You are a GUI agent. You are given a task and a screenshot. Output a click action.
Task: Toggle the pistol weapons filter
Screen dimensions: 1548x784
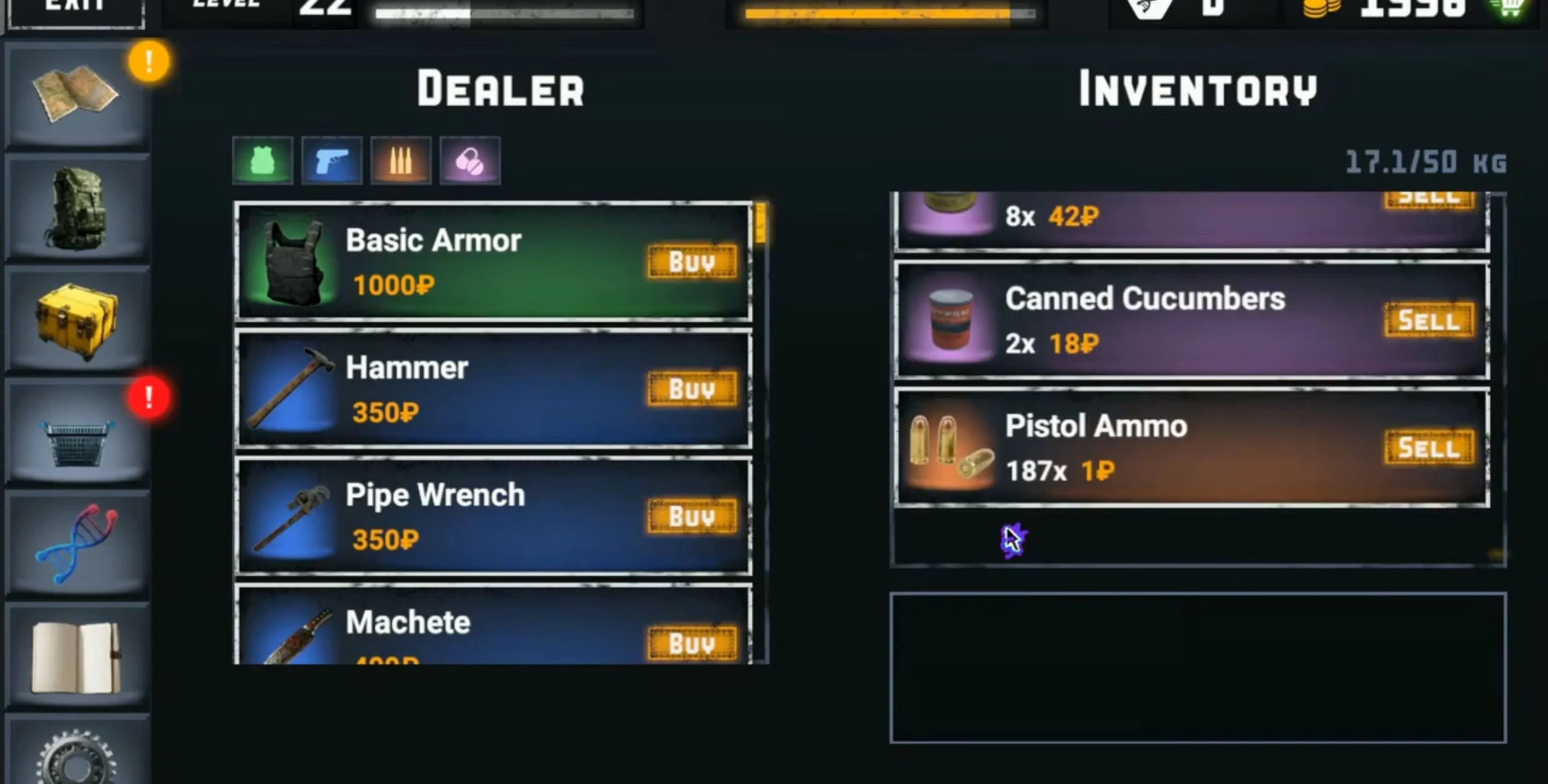point(332,160)
